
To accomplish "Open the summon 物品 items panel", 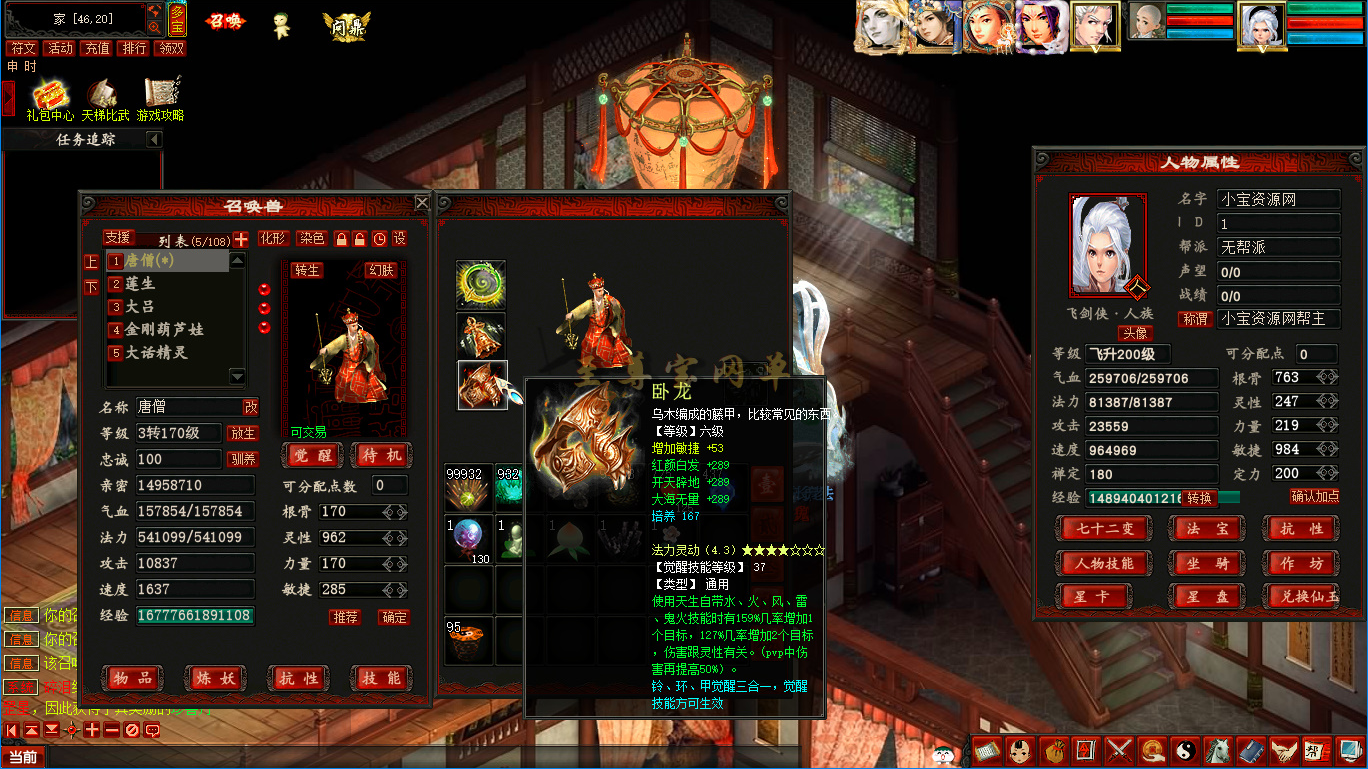I will [132, 679].
